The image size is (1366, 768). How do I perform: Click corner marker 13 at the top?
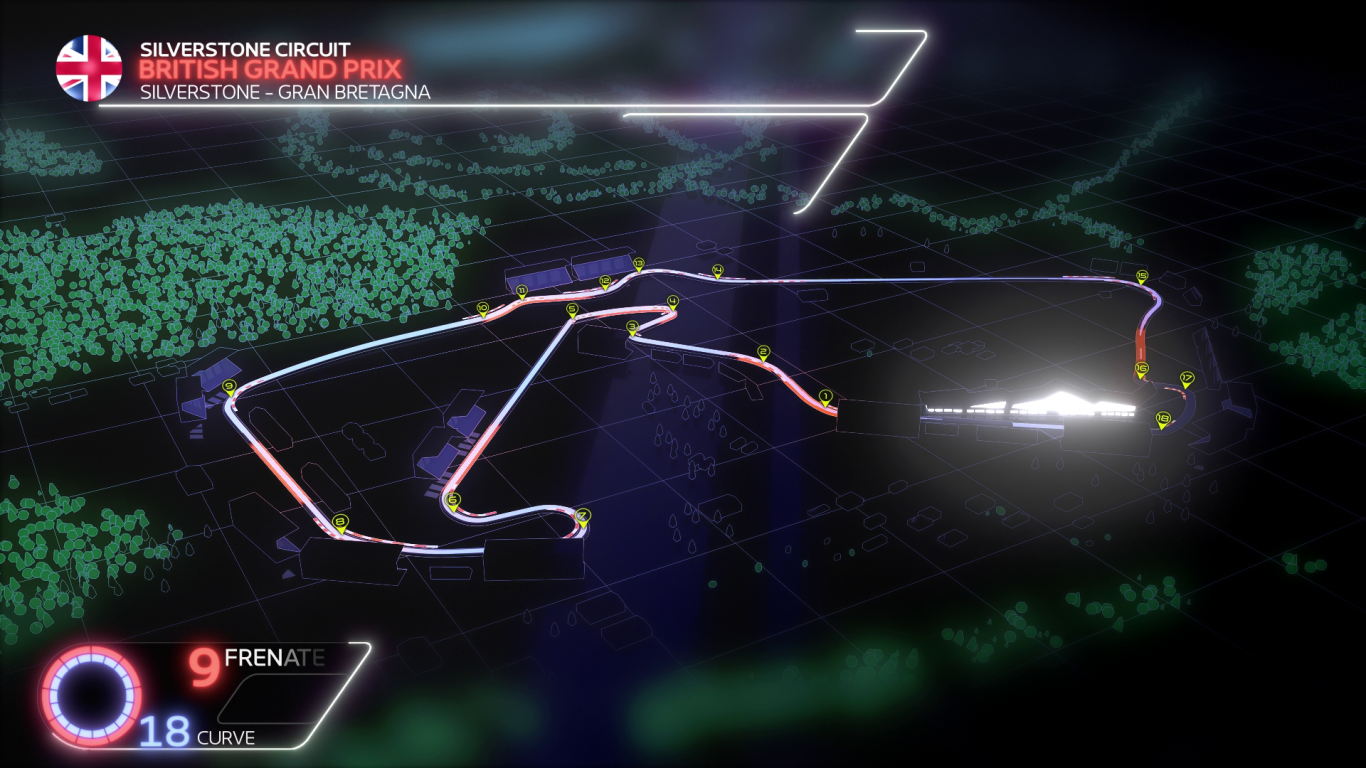pos(637,264)
